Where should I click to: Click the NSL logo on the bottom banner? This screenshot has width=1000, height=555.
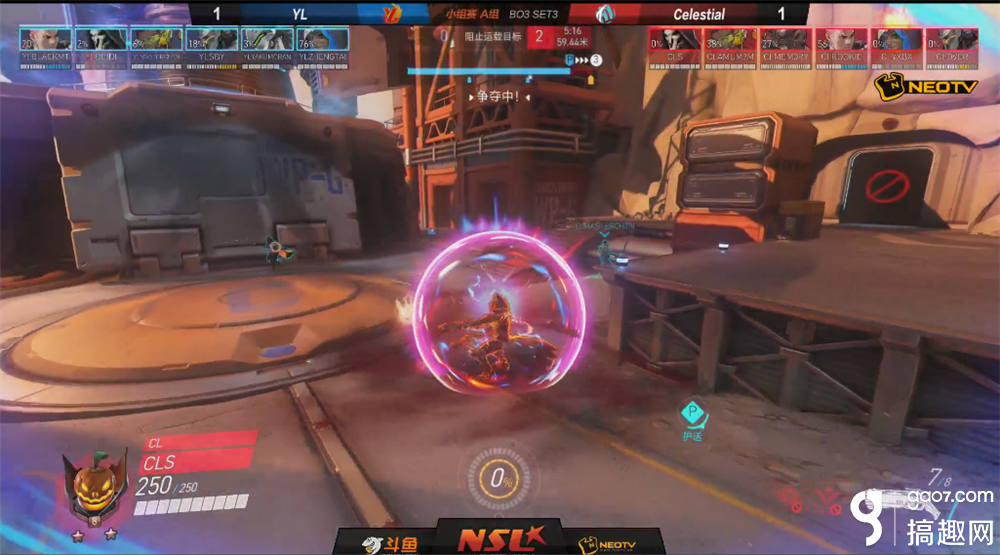(x=496, y=536)
